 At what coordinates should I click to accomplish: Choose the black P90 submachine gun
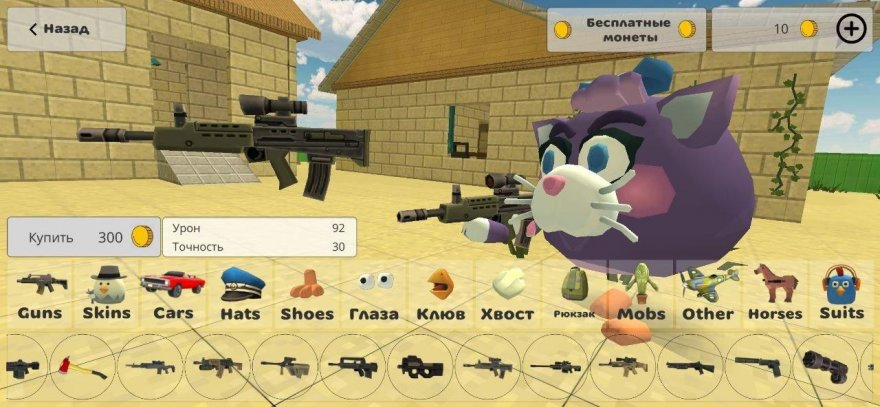[421, 367]
